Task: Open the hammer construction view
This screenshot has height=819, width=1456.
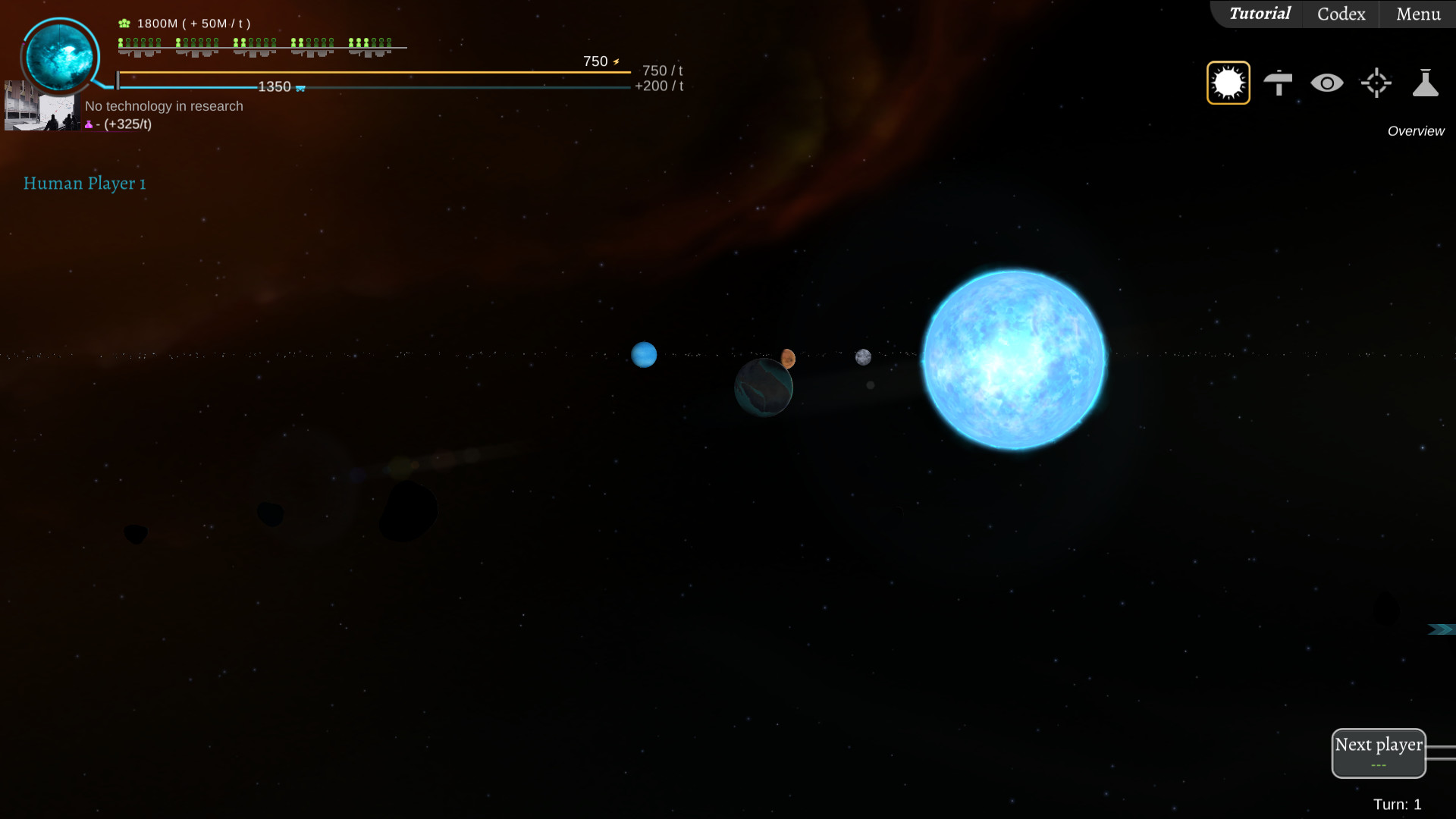Action: [1279, 82]
